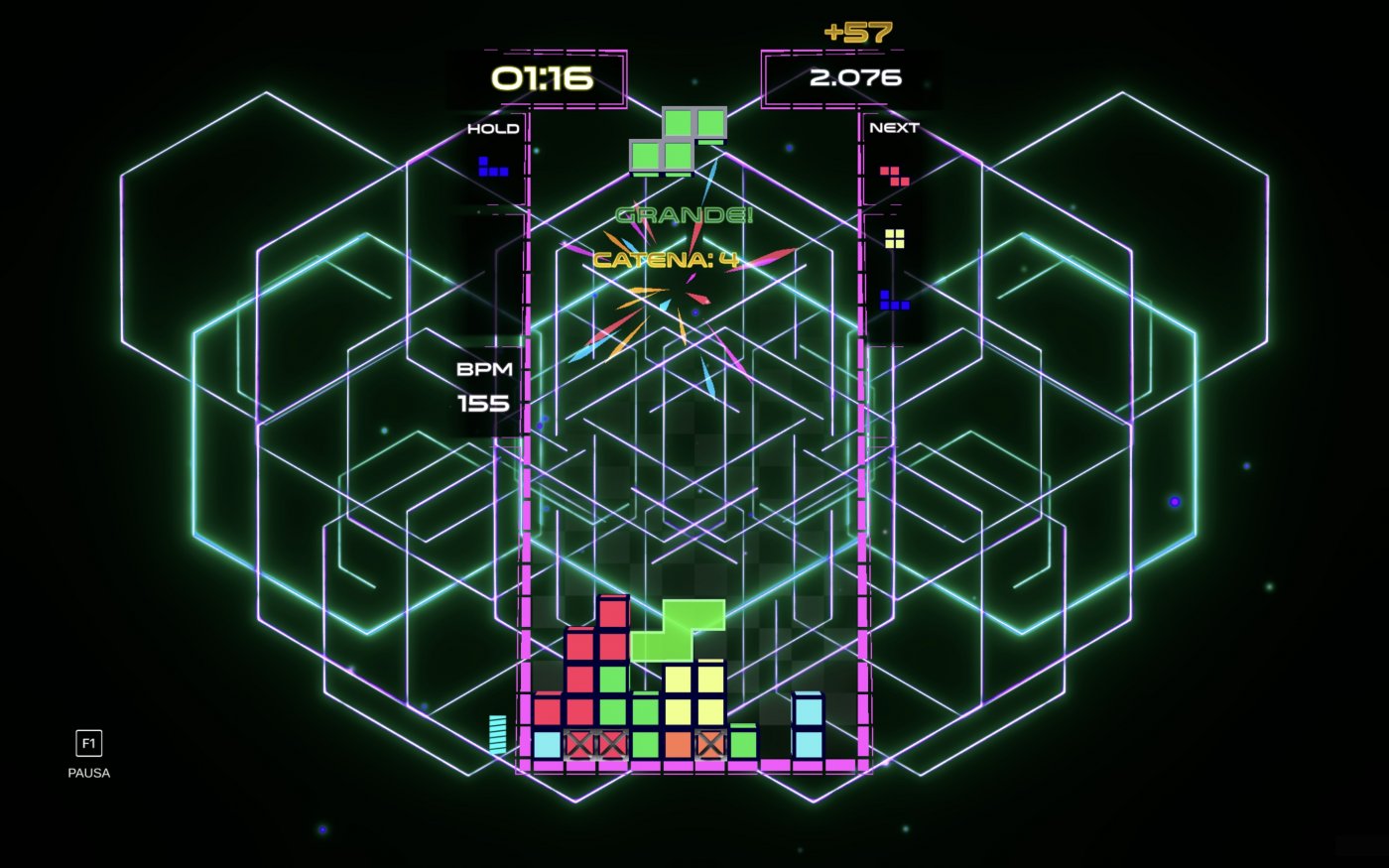Image resolution: width=1389 pixels, height=868 pixels.
Task: Open the HOLD panel
Action: 493,127
